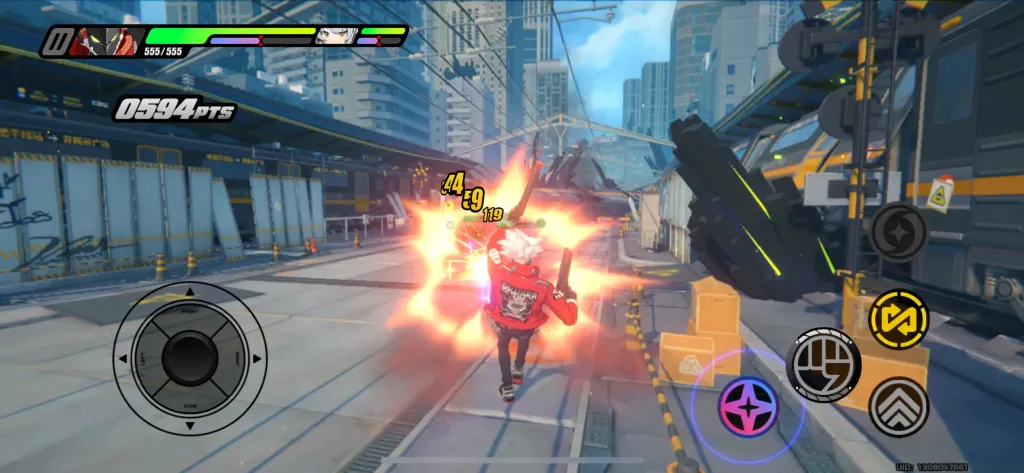Screen dimensions: 1024x473
Task: Hit the double-chevron dash button
Action: point(898,406)
